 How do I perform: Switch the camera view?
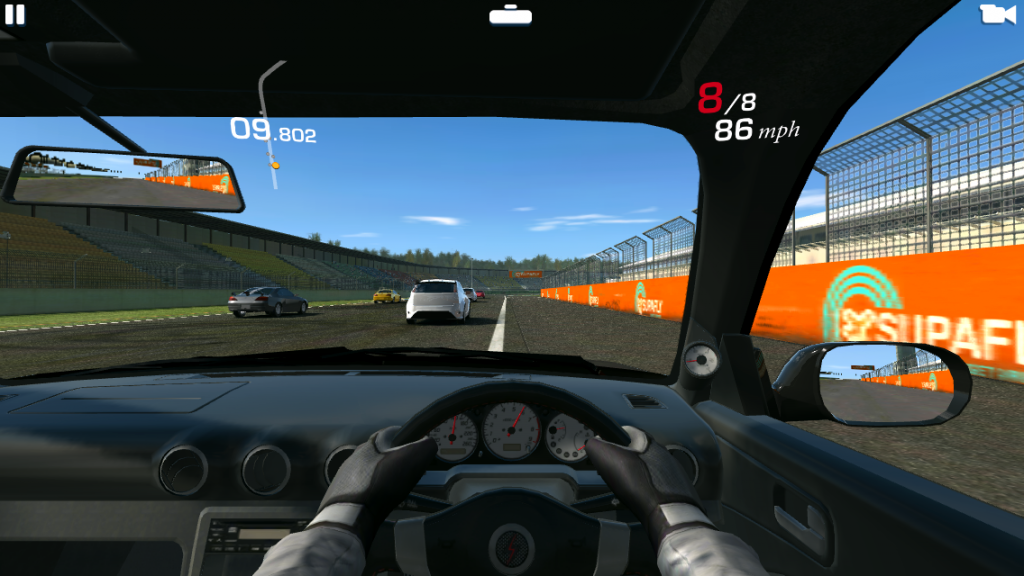(x=996, y=14)
